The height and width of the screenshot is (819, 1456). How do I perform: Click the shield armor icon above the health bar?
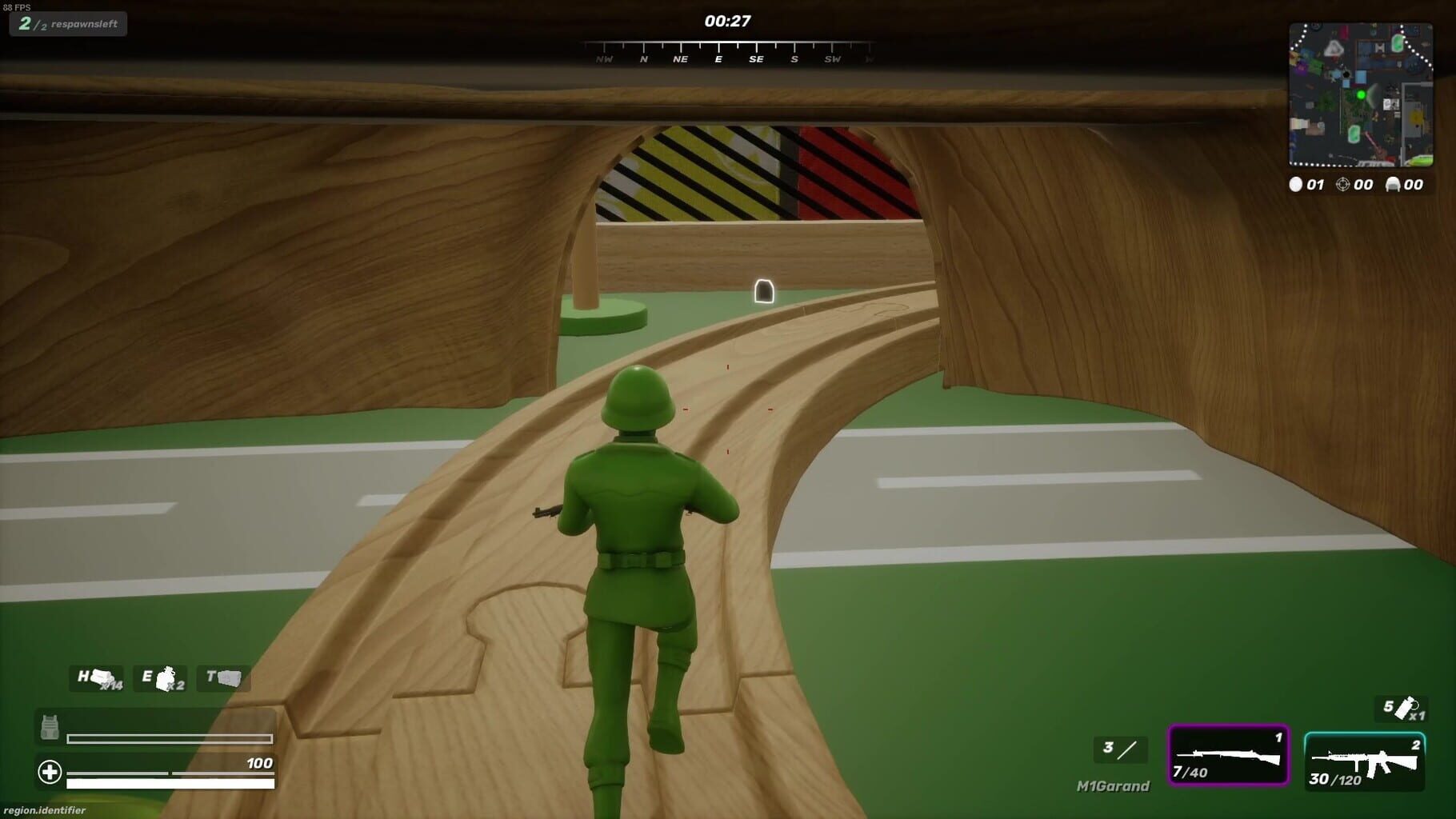coord(48,726)
